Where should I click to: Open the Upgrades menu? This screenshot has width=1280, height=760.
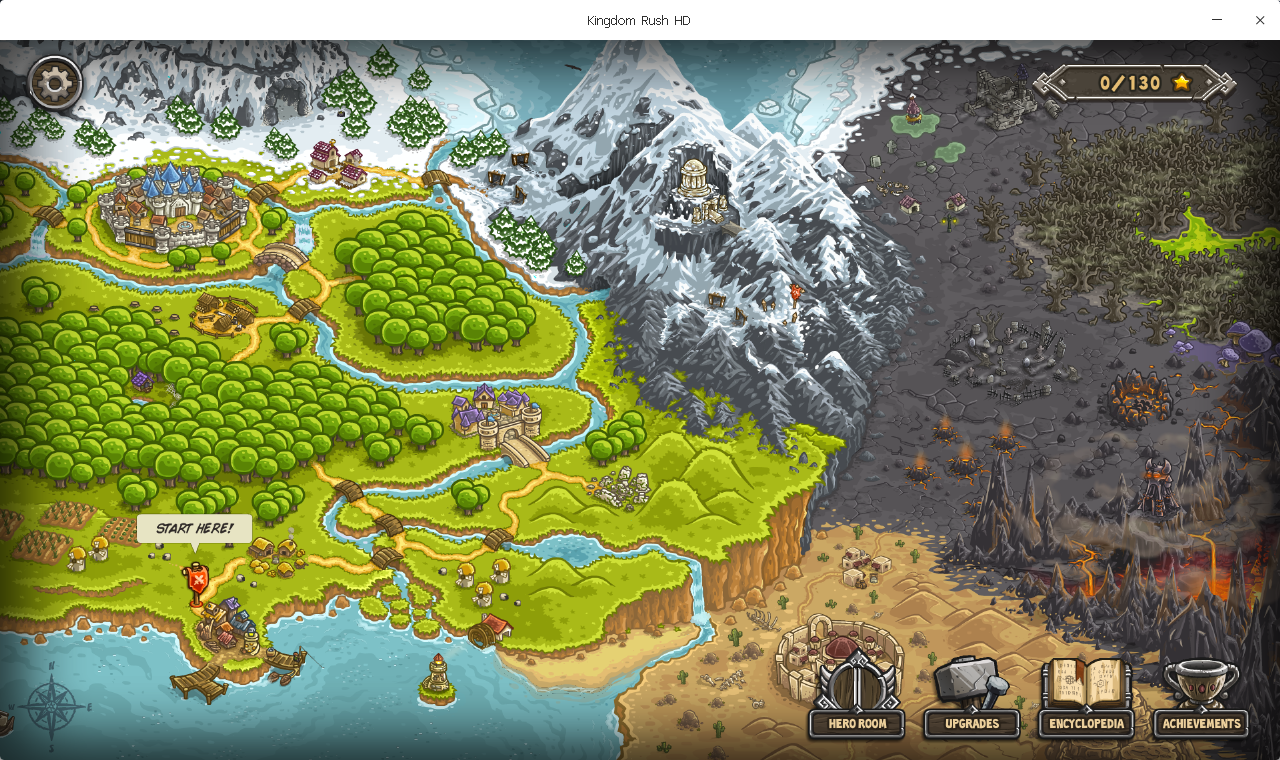click(x=971, y=700)
